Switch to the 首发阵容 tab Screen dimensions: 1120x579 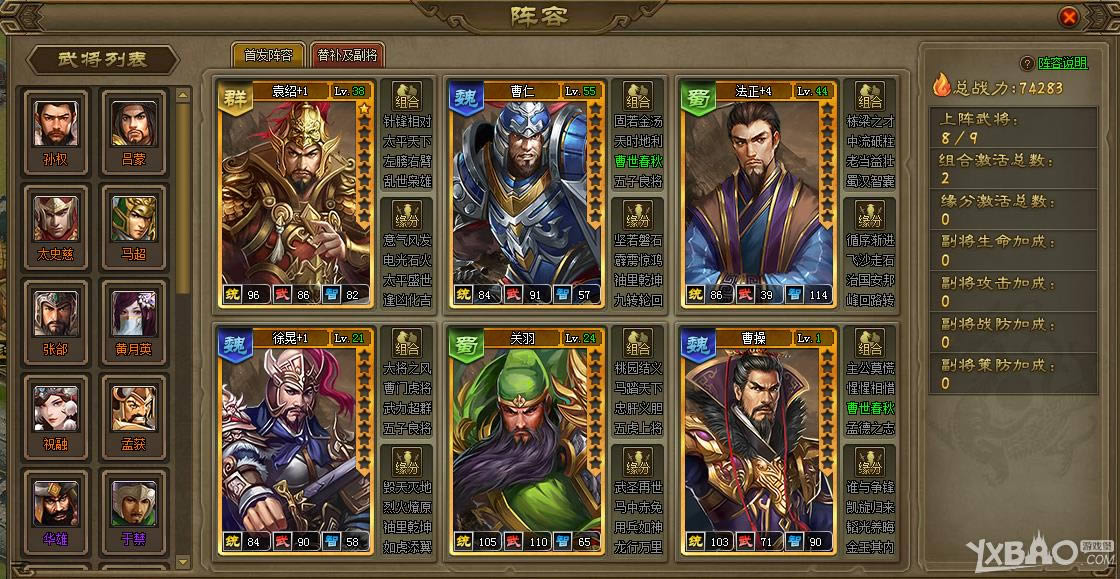[x=268, y=56]
